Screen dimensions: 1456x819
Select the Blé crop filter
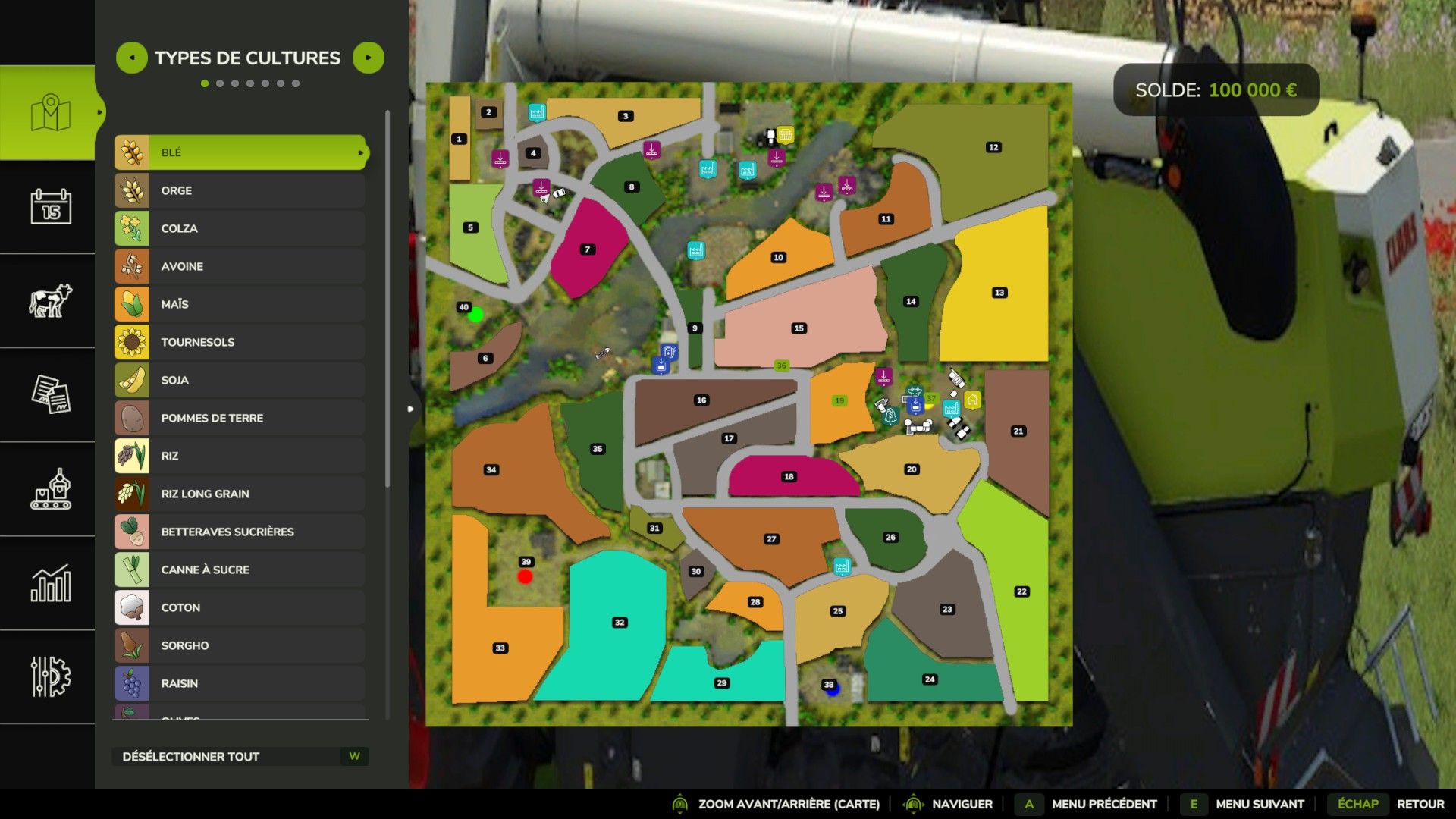click(x=240, y=152)
